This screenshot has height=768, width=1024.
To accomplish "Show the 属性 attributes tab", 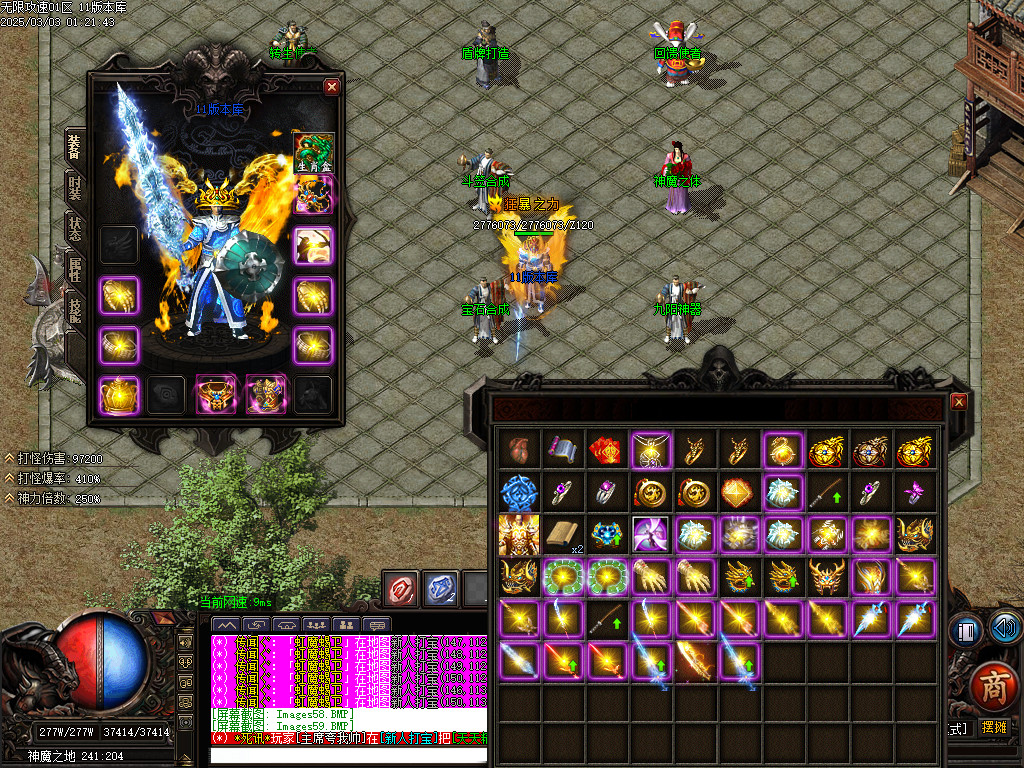I will [75, 266].
